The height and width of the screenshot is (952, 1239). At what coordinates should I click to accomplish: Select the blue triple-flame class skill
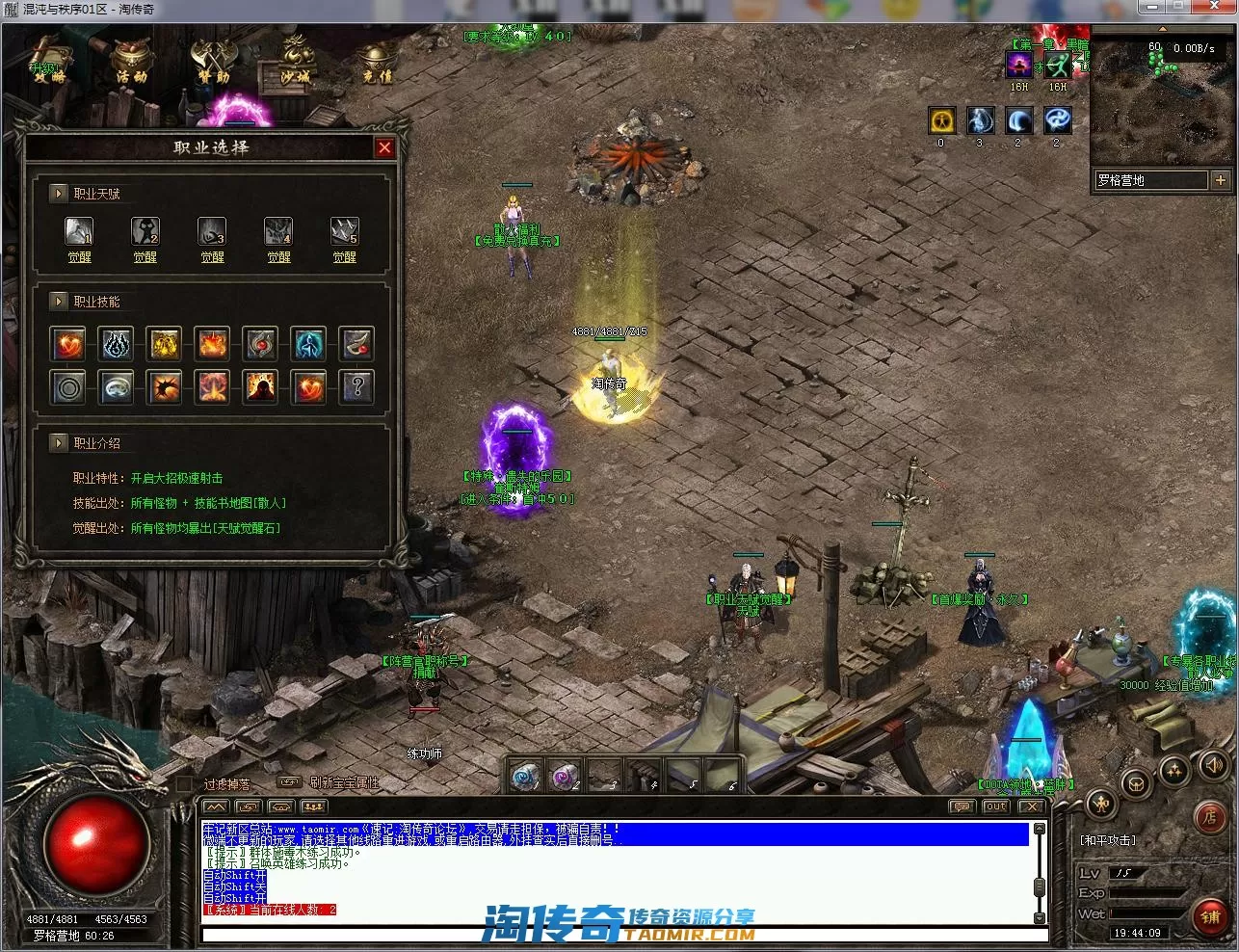pos(117,343)
